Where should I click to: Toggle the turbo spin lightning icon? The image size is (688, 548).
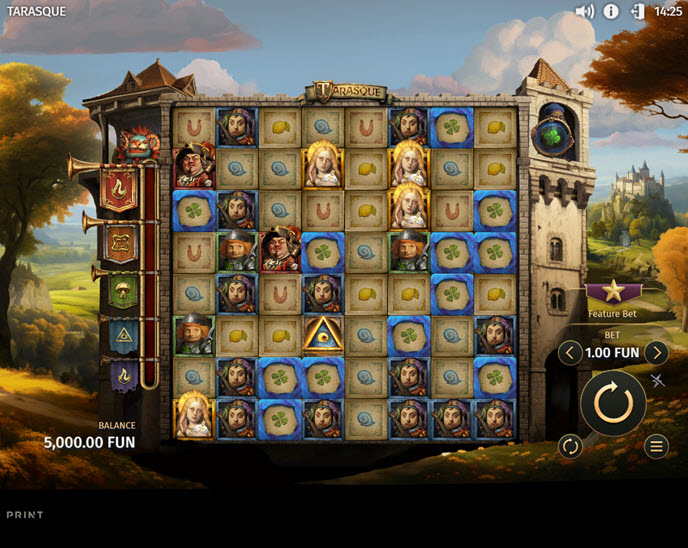pyautogui.click(x=658, y=380)
